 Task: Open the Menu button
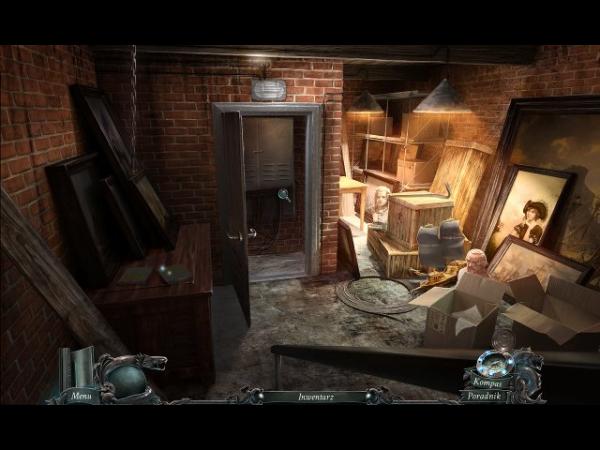[x=80, y=396]
